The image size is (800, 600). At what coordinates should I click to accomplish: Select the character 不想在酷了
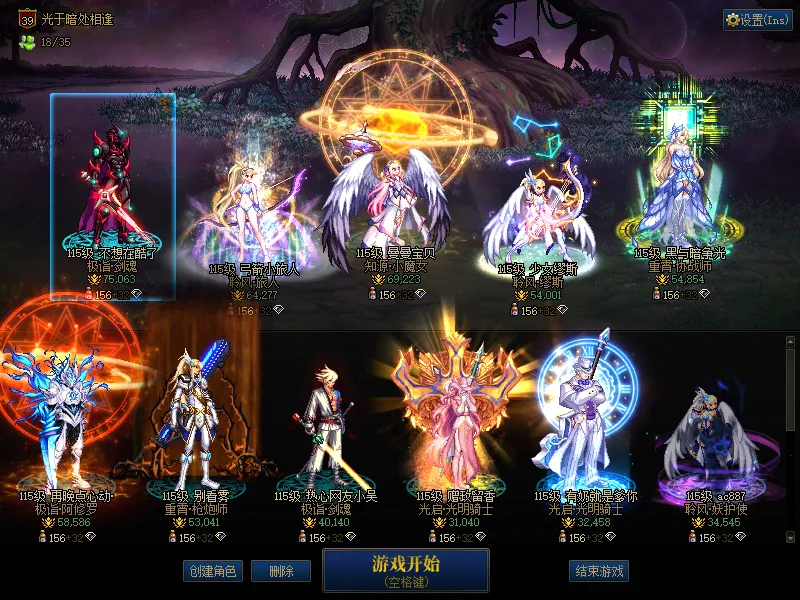click(113, 190)
